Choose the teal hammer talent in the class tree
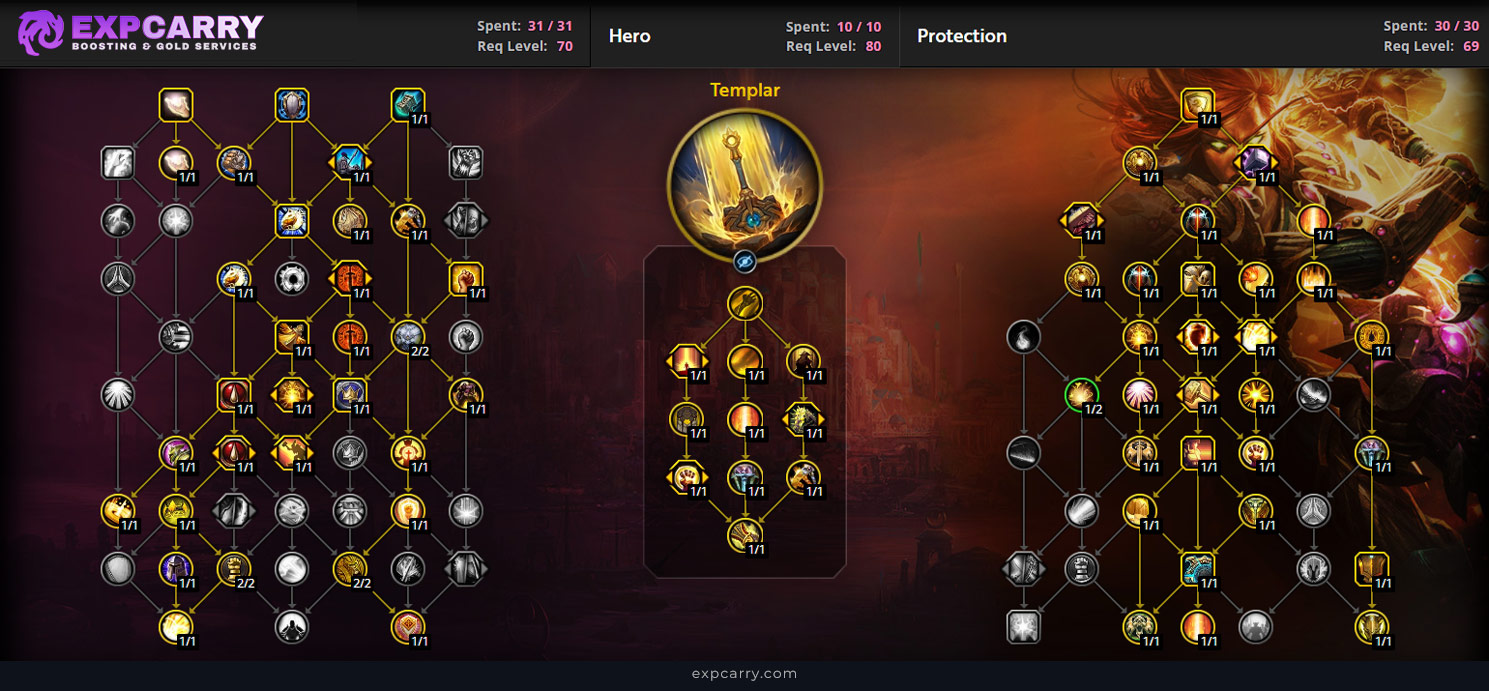The image size is (1489, 691). (408, 105)
